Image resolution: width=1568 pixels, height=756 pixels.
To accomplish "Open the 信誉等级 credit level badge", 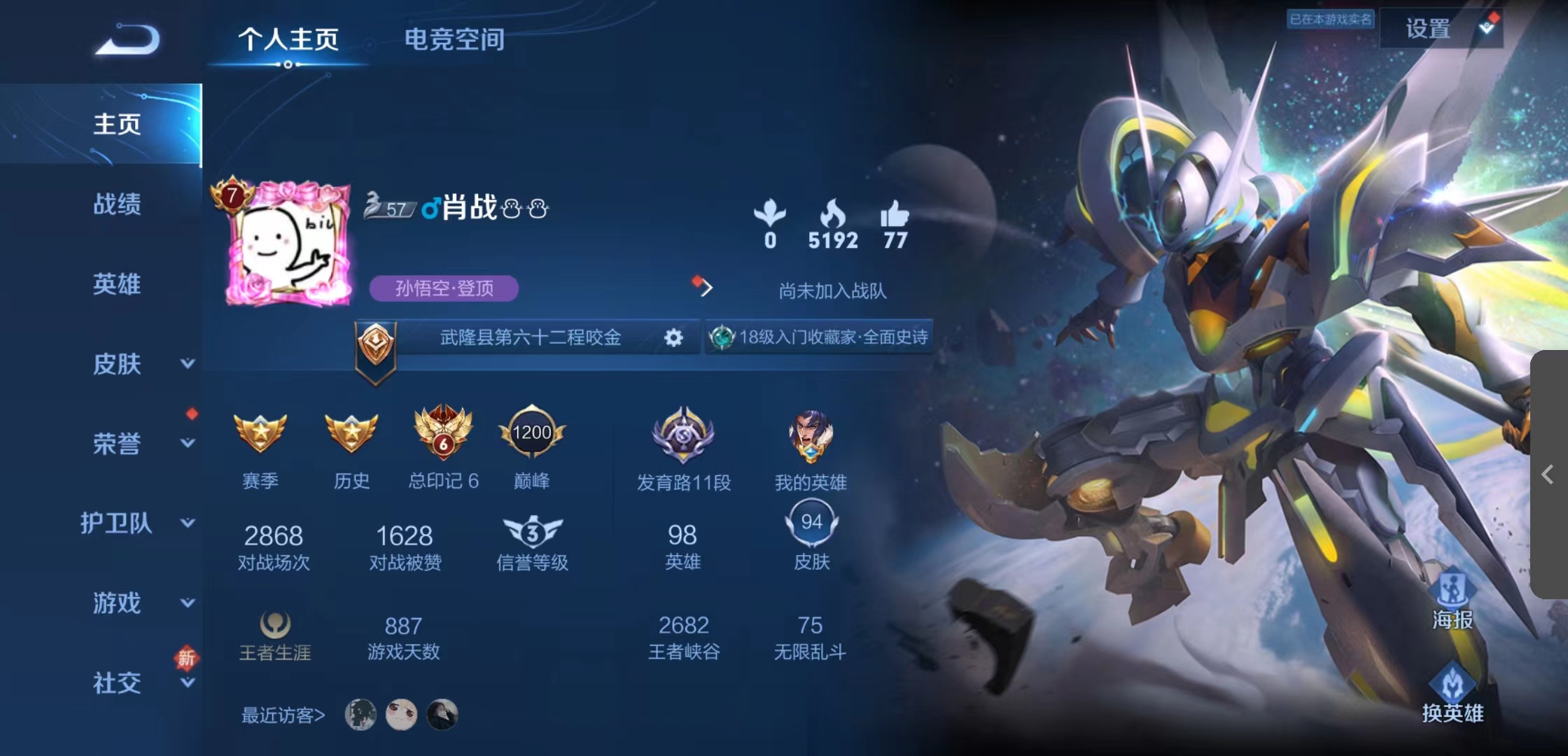I will [x=533, y=533].
